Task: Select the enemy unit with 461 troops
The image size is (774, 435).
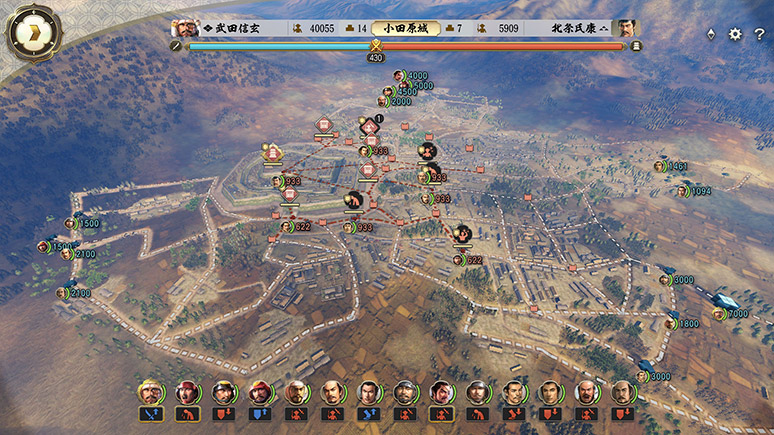Action: pos(660,166)
